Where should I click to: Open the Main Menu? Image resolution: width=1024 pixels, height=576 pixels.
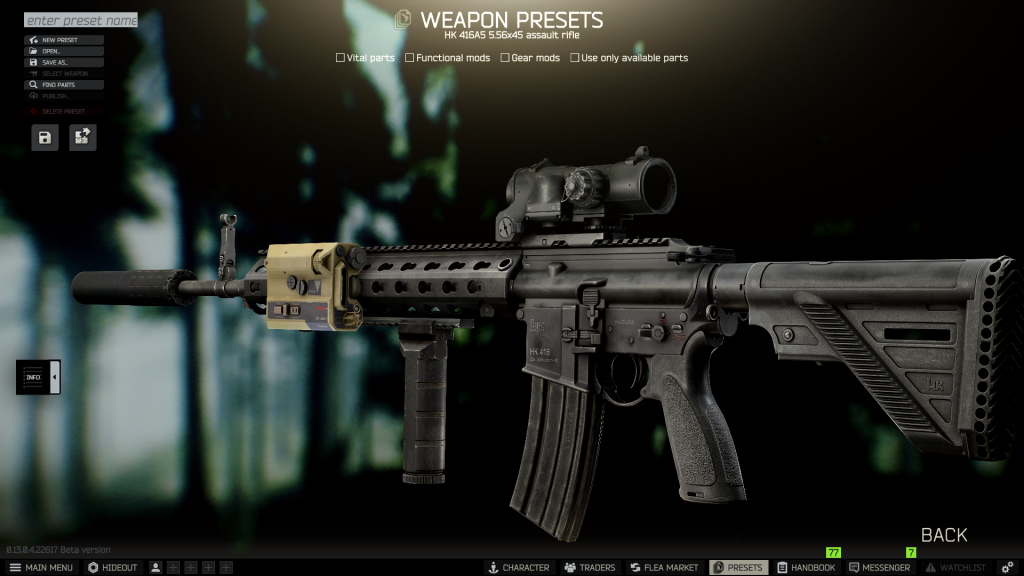click(41, 568)
